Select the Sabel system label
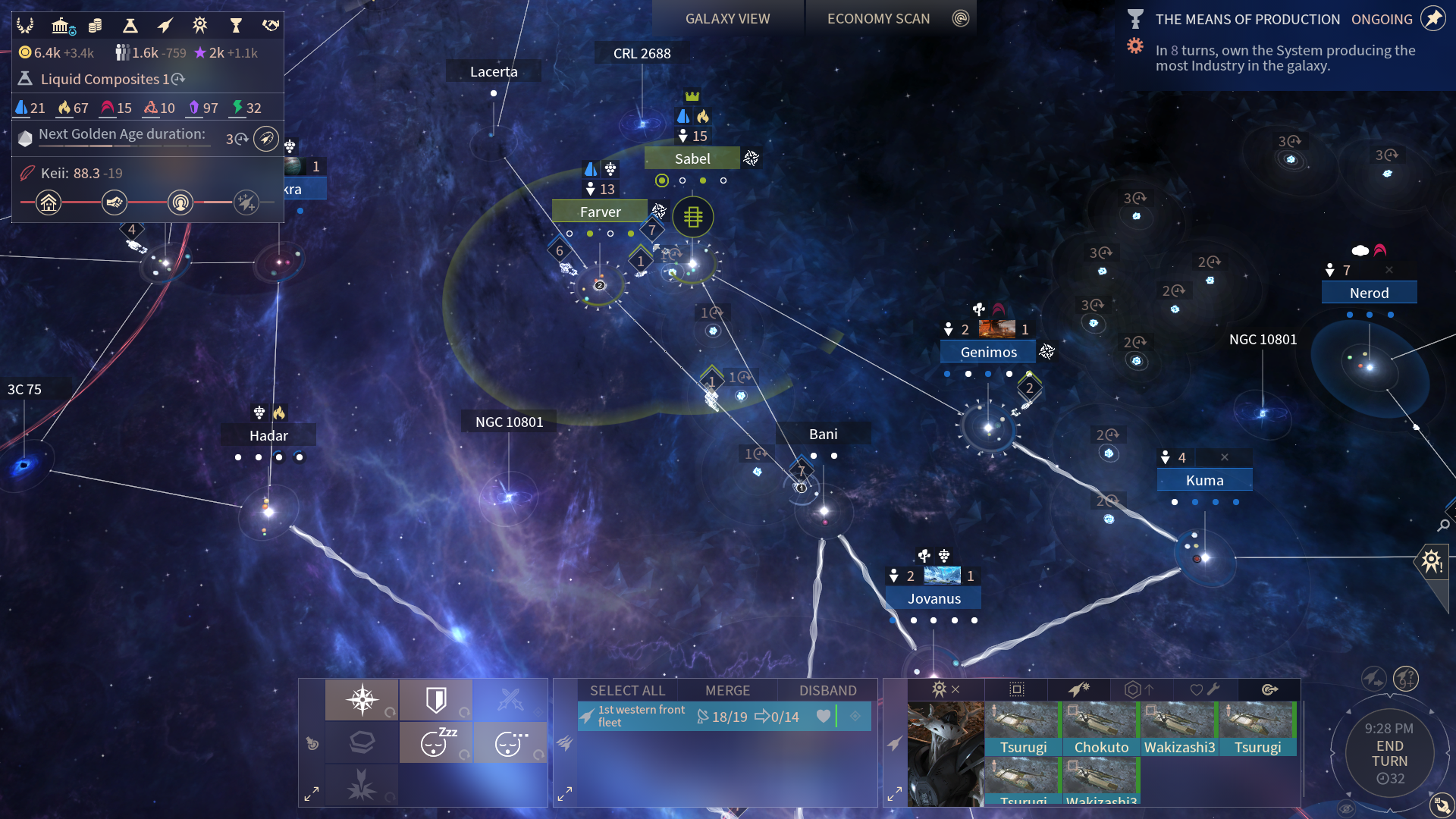Image resolution: width=1456 pixels, height=819 pixels. [x=692, y=158]
